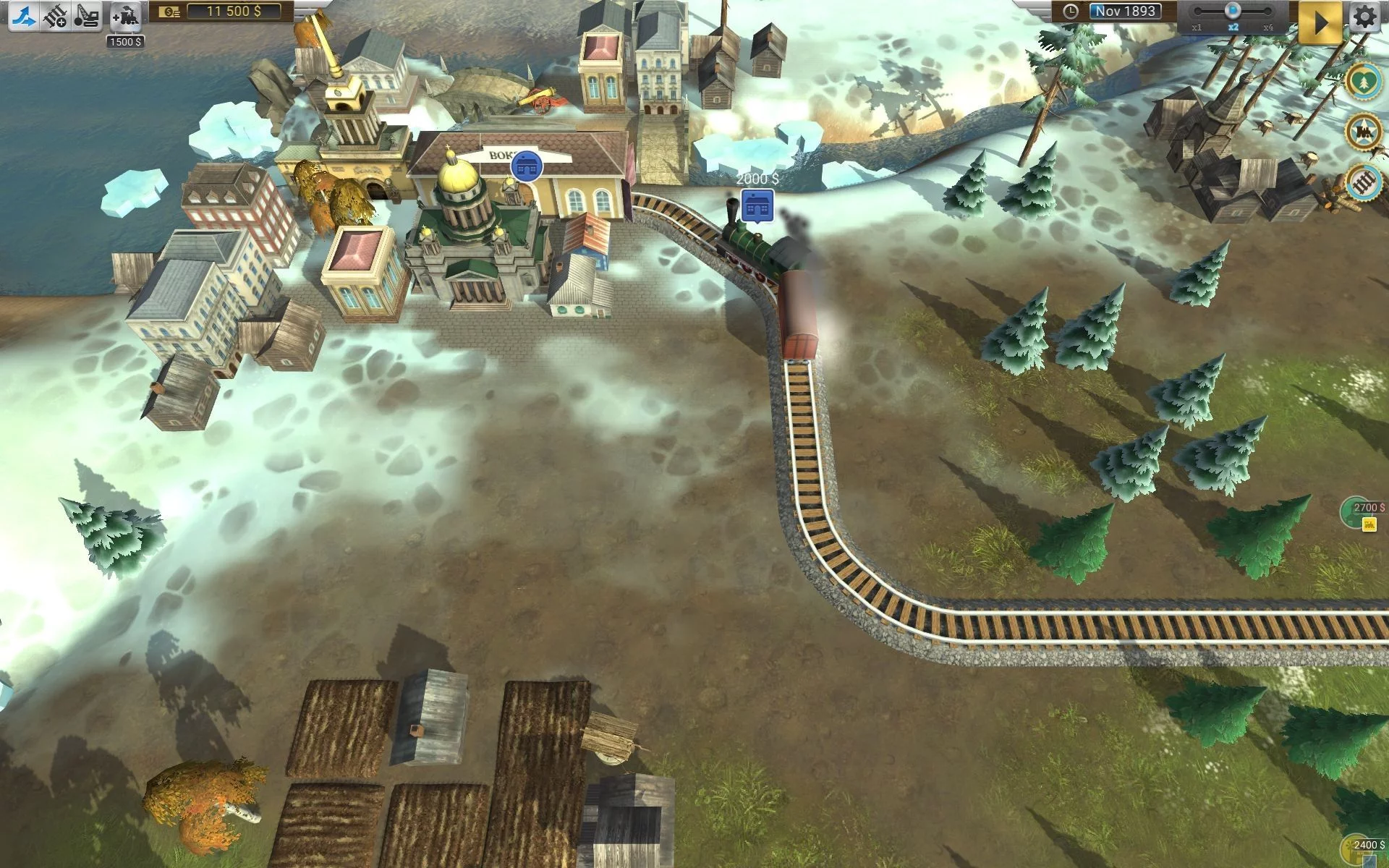Open the railway track objective badge

(x=1364, y=182)
